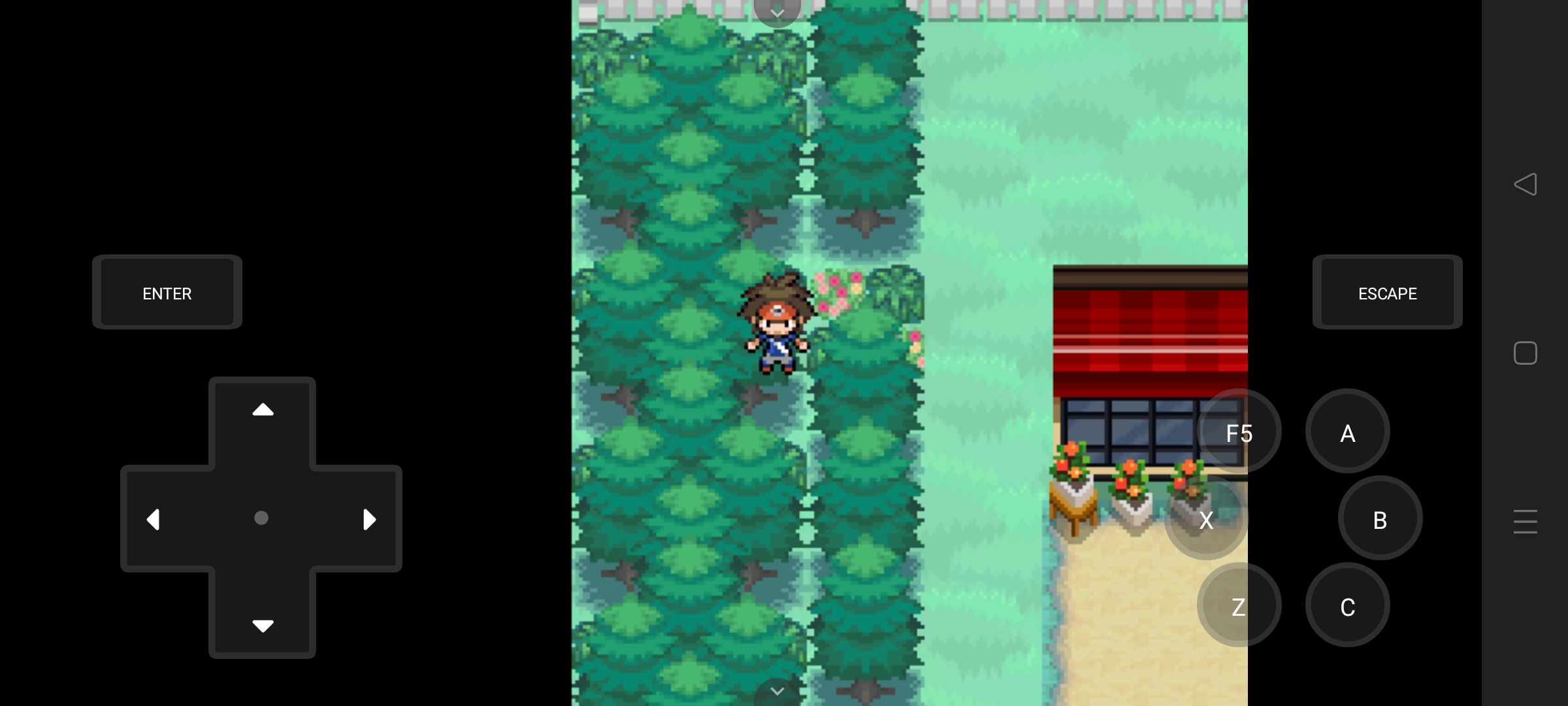The image size is (1568, 706).
Task: Tap the chevron at the bottom of the game screen
Action: coord(777,692)
